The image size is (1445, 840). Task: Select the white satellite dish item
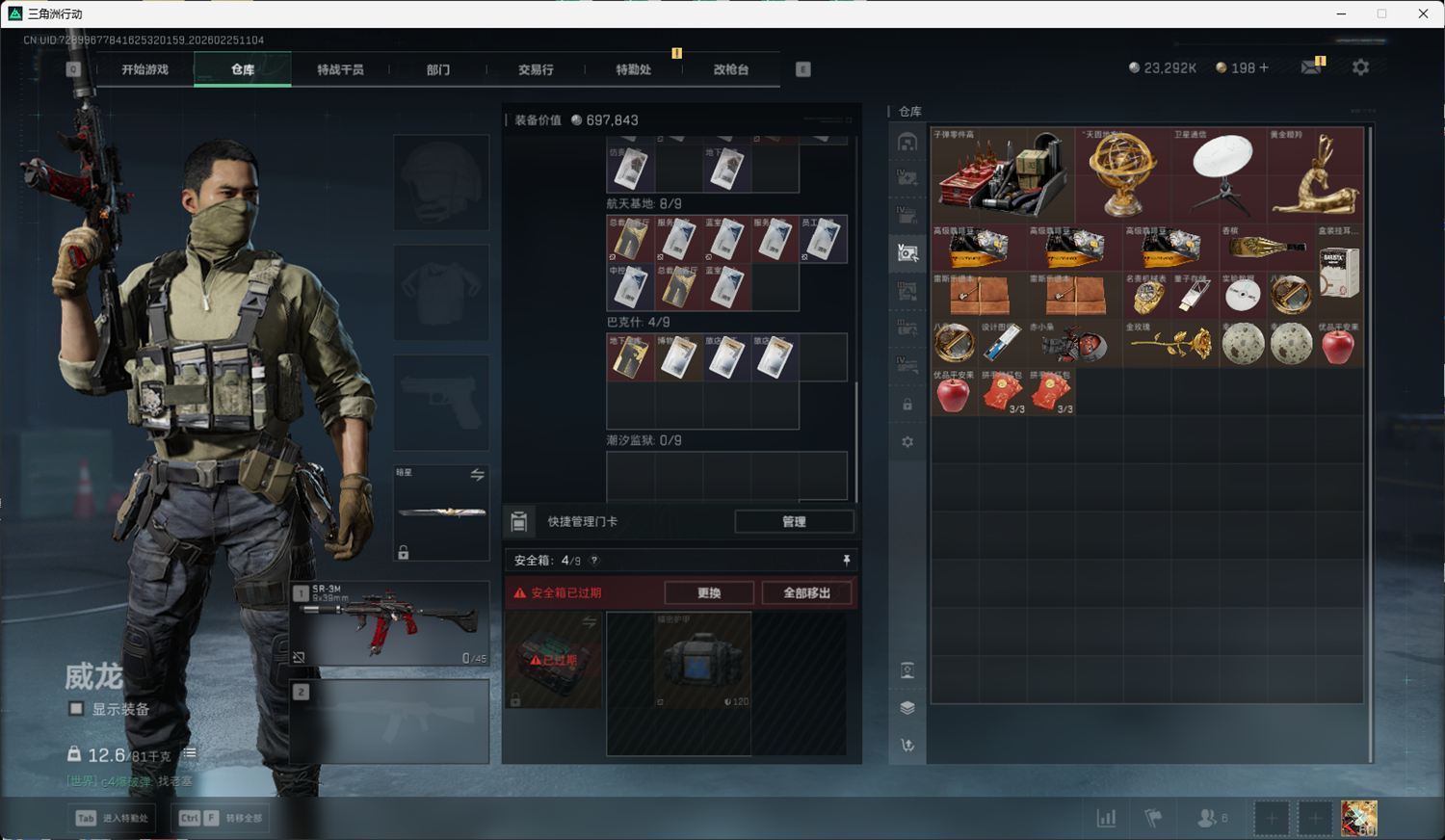[x=1219, y=174]
